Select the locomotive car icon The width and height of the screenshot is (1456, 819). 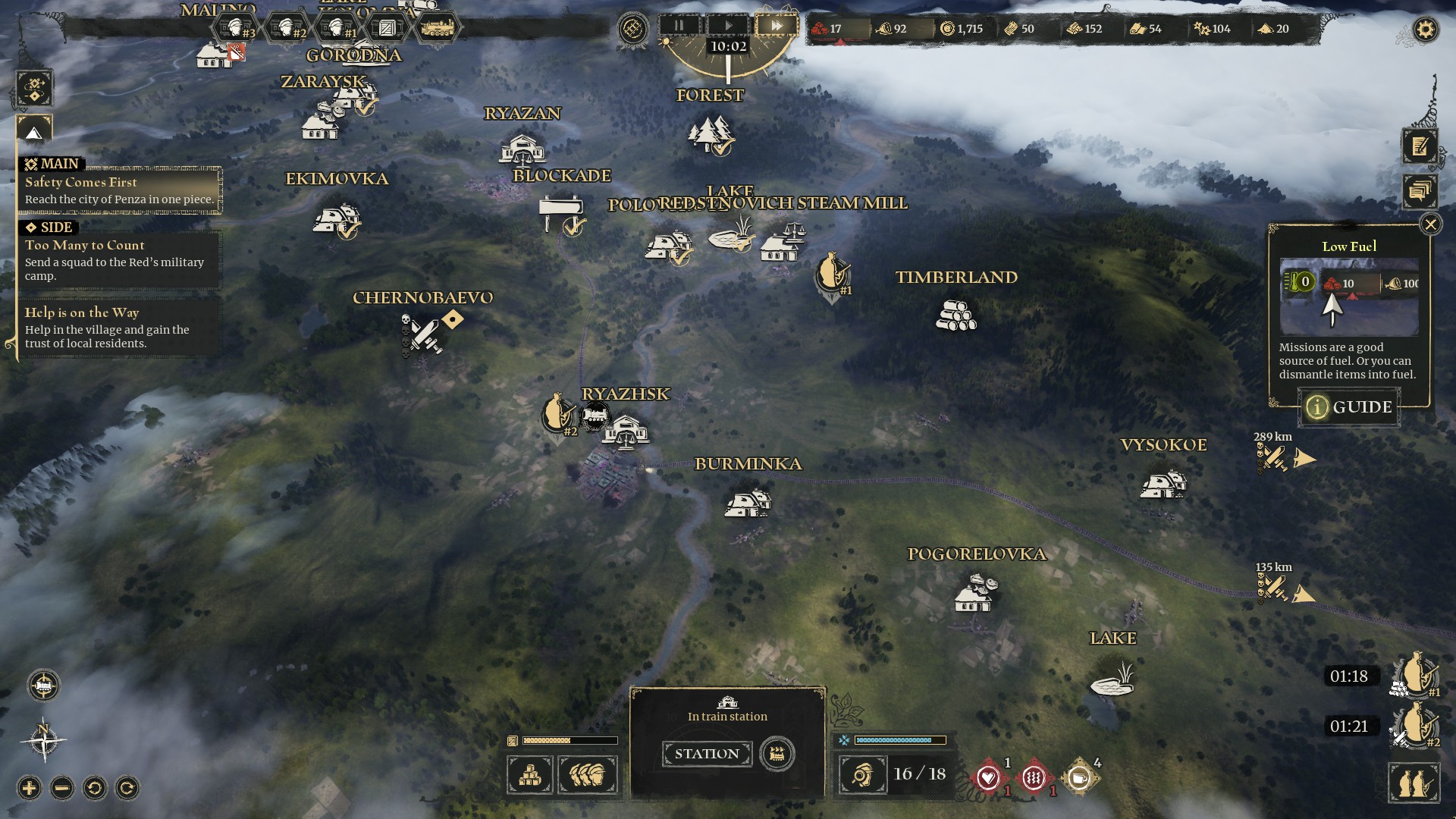coord(437,29)
